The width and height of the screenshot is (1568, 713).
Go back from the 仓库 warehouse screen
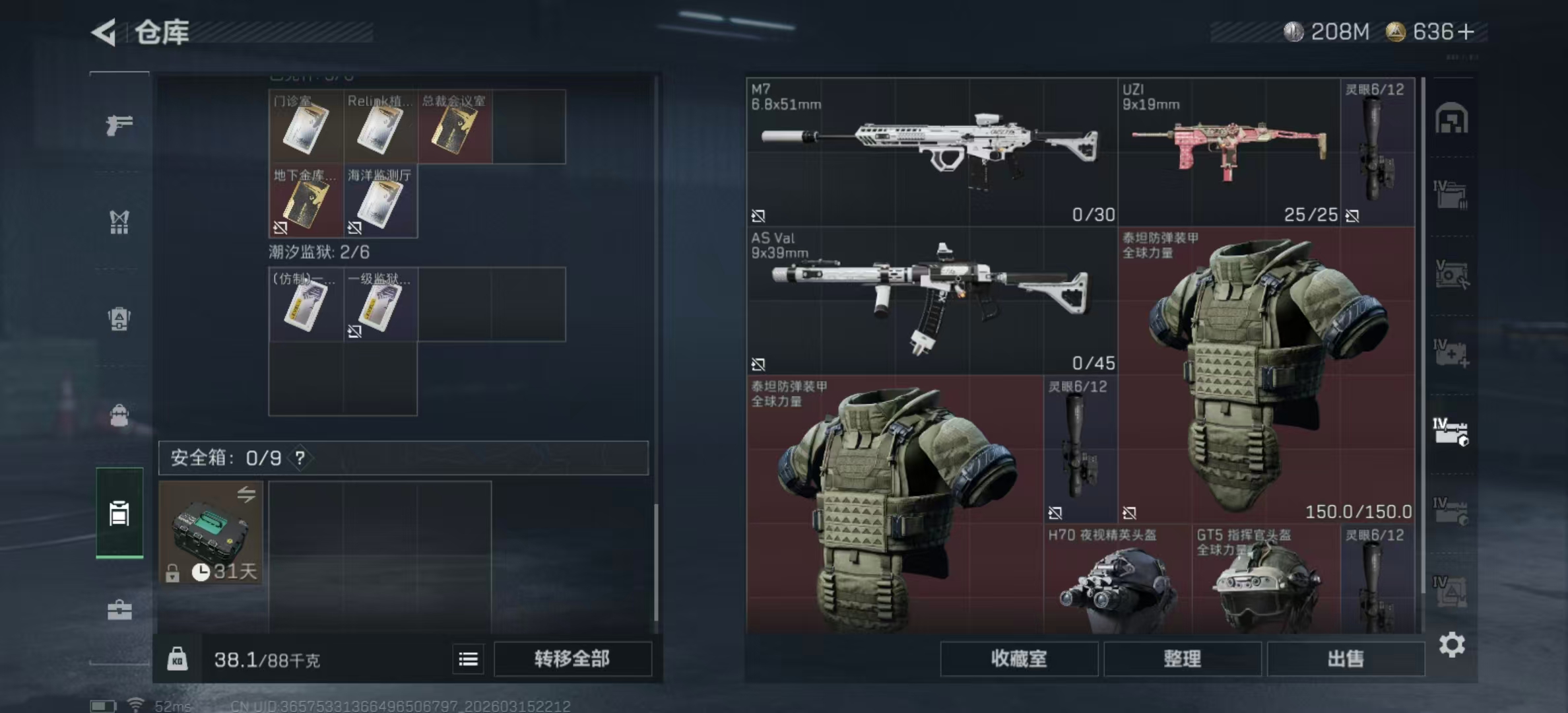[105, 32]
